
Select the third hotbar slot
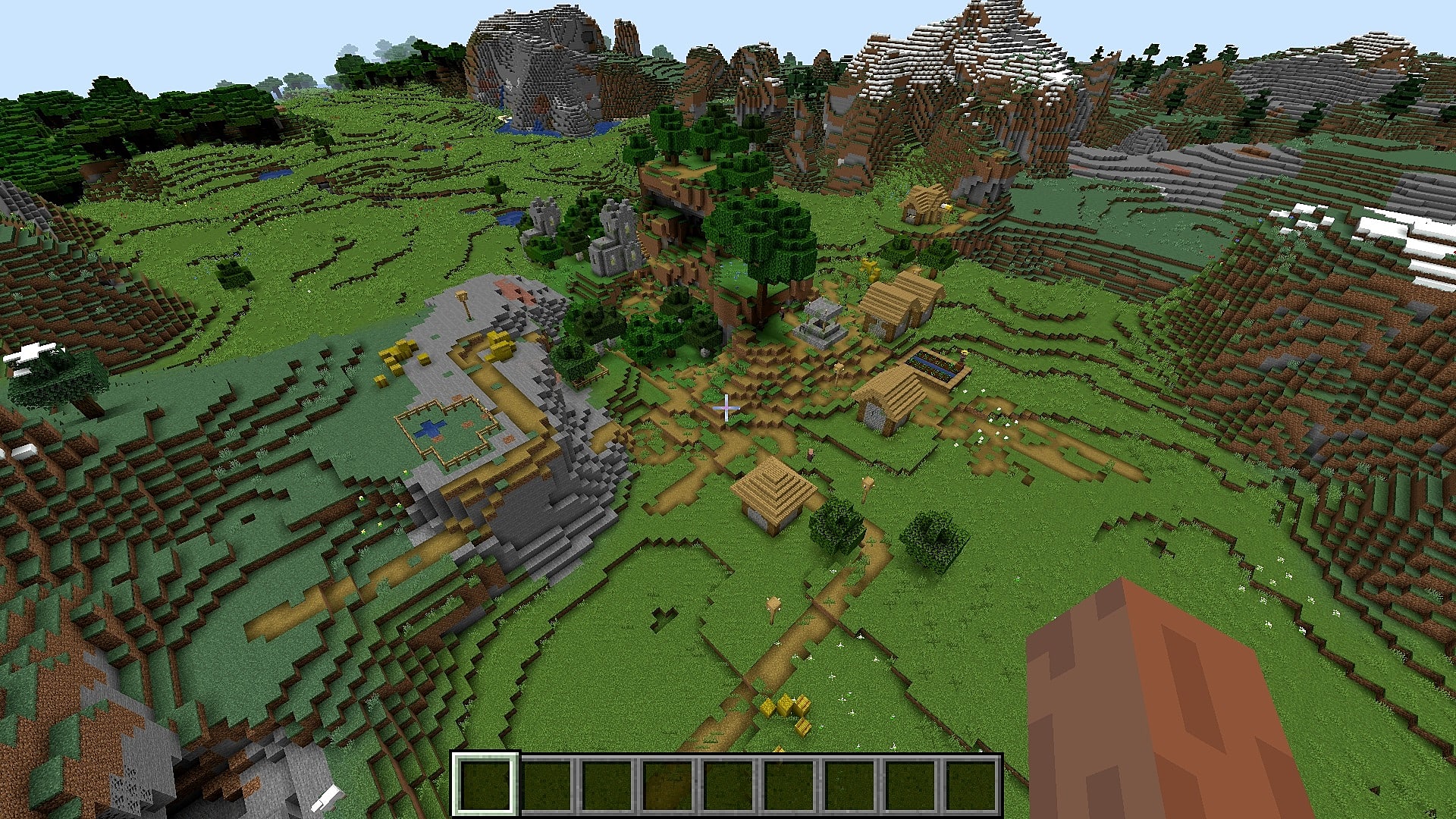[607, 787]
